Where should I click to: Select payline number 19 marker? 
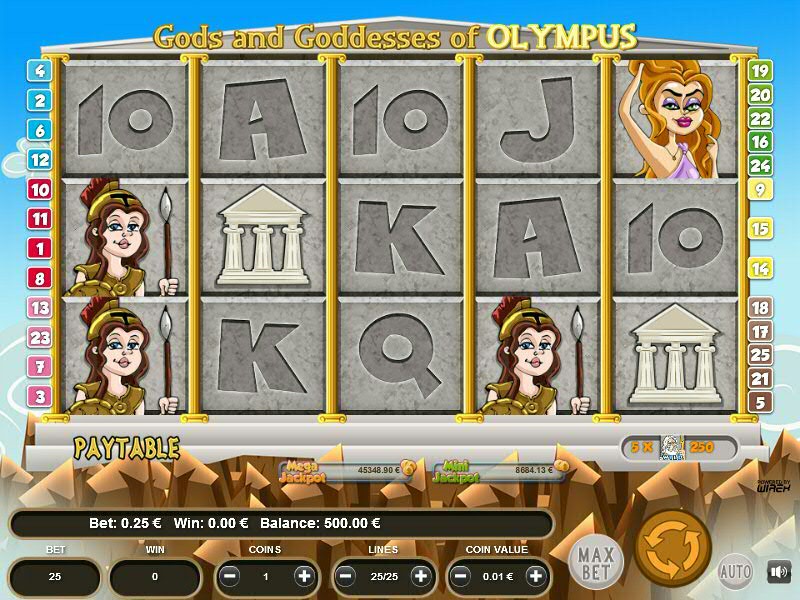pos(760,71)
